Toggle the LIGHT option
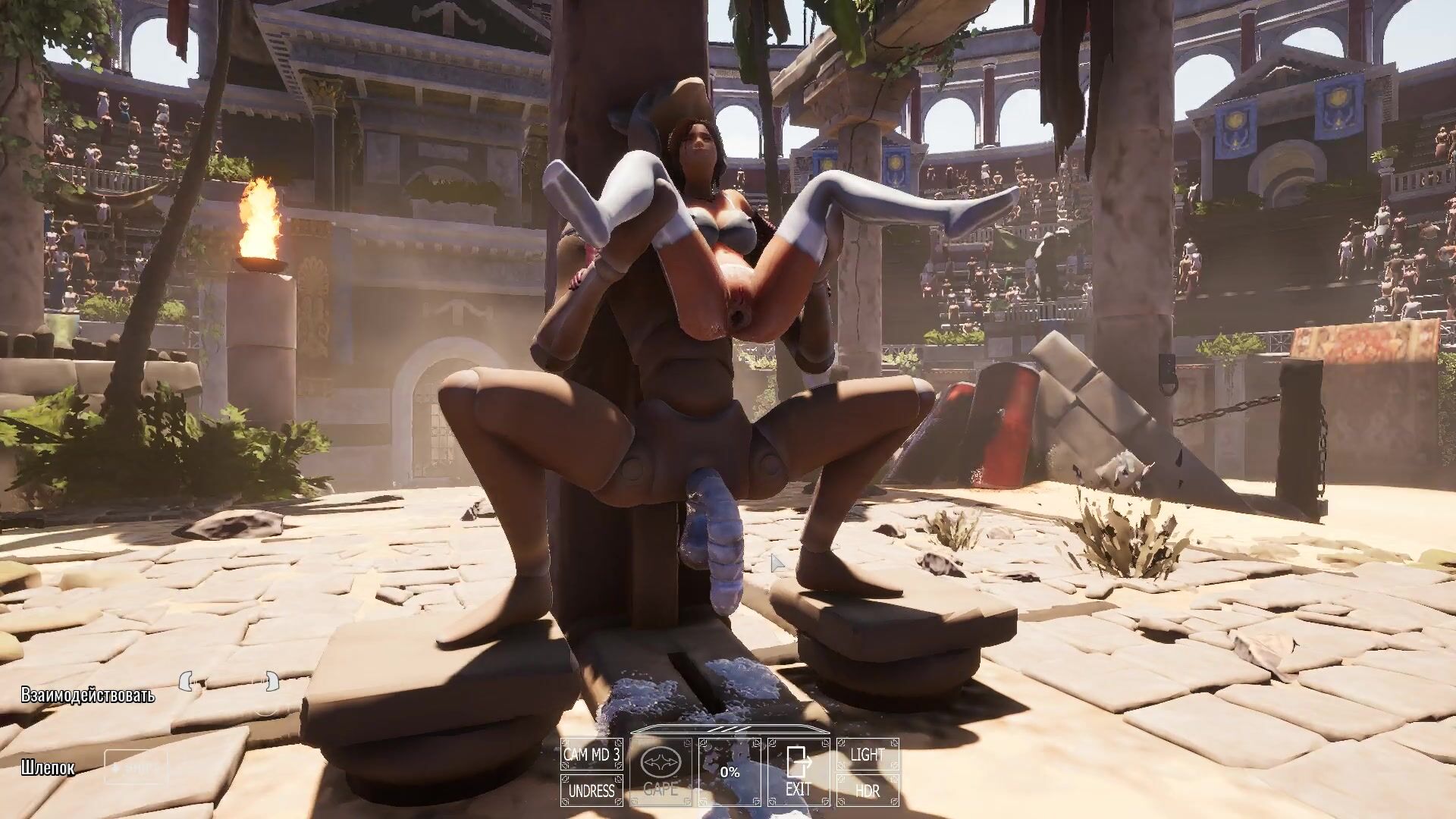 click(x=868, y=755)
